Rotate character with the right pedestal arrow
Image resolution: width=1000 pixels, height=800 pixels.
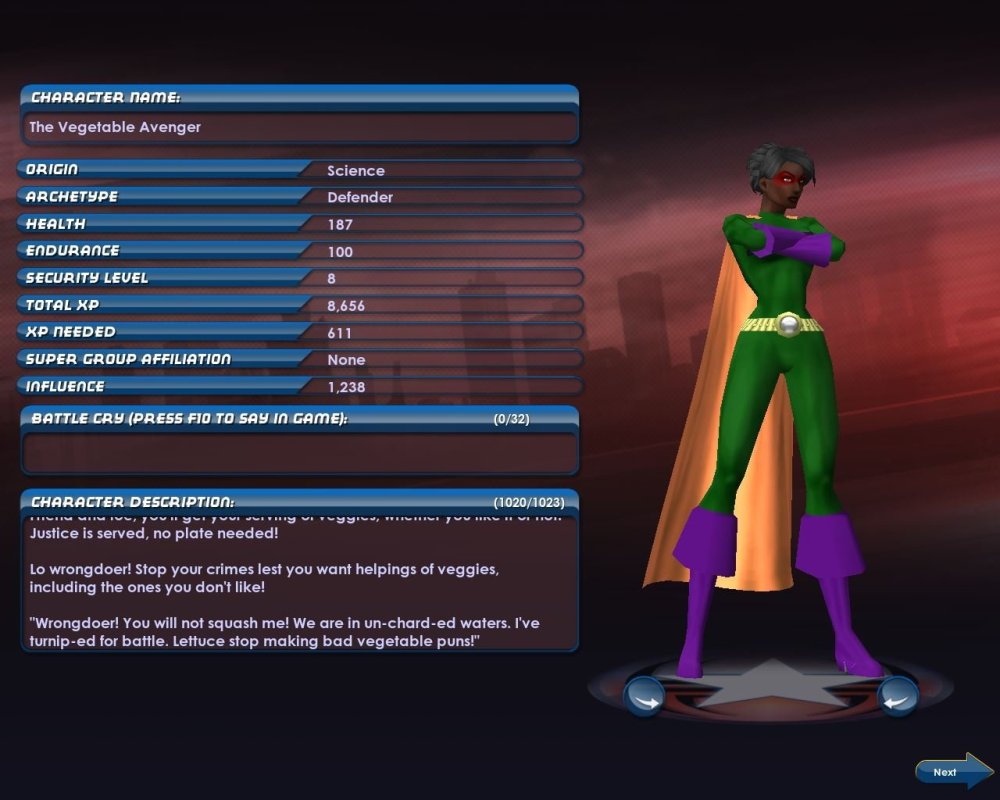click(897, 696)
